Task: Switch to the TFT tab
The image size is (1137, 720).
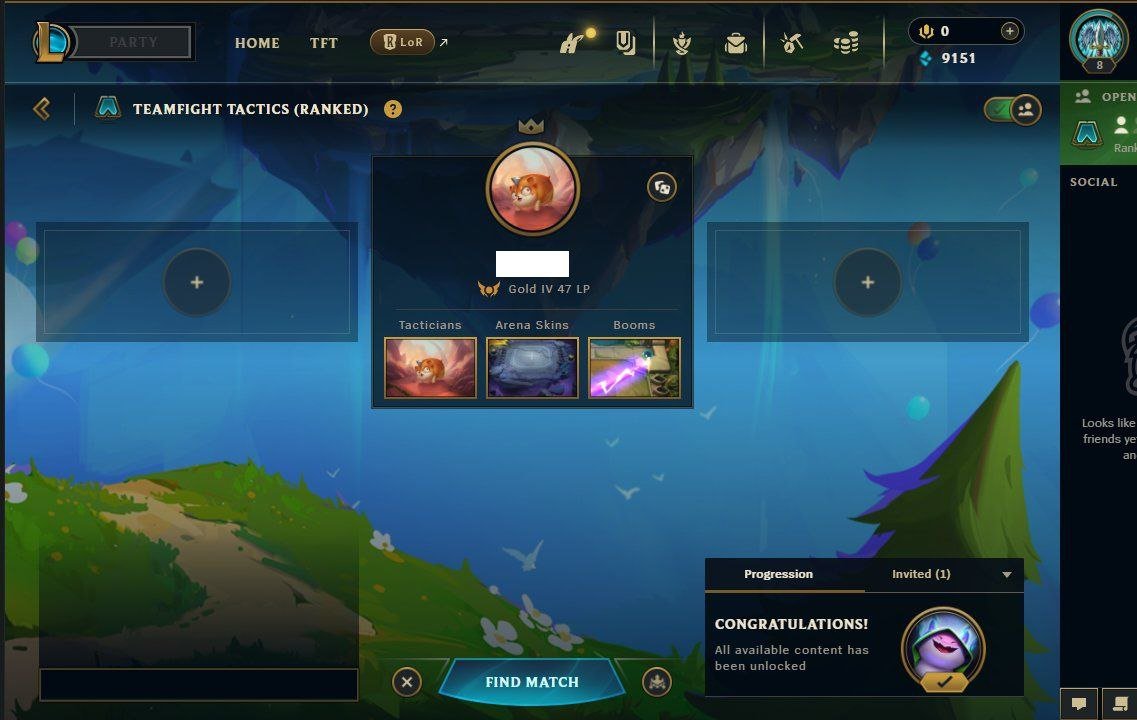Action: [324, 43]
